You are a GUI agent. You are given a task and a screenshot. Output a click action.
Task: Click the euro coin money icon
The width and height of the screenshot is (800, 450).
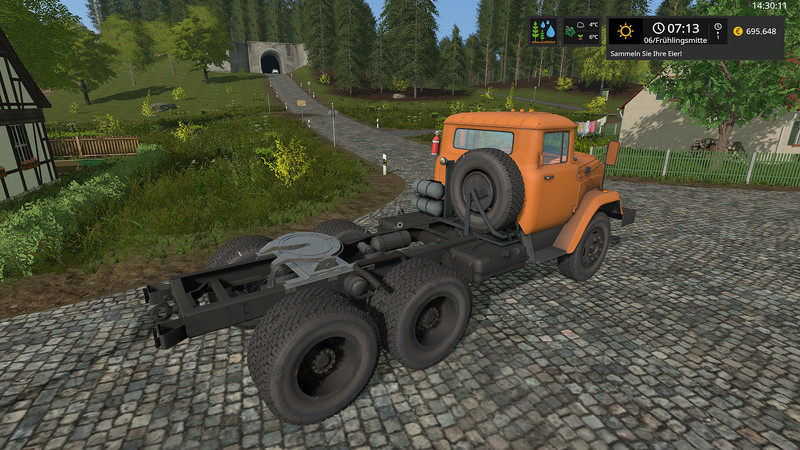coord(738,31)
